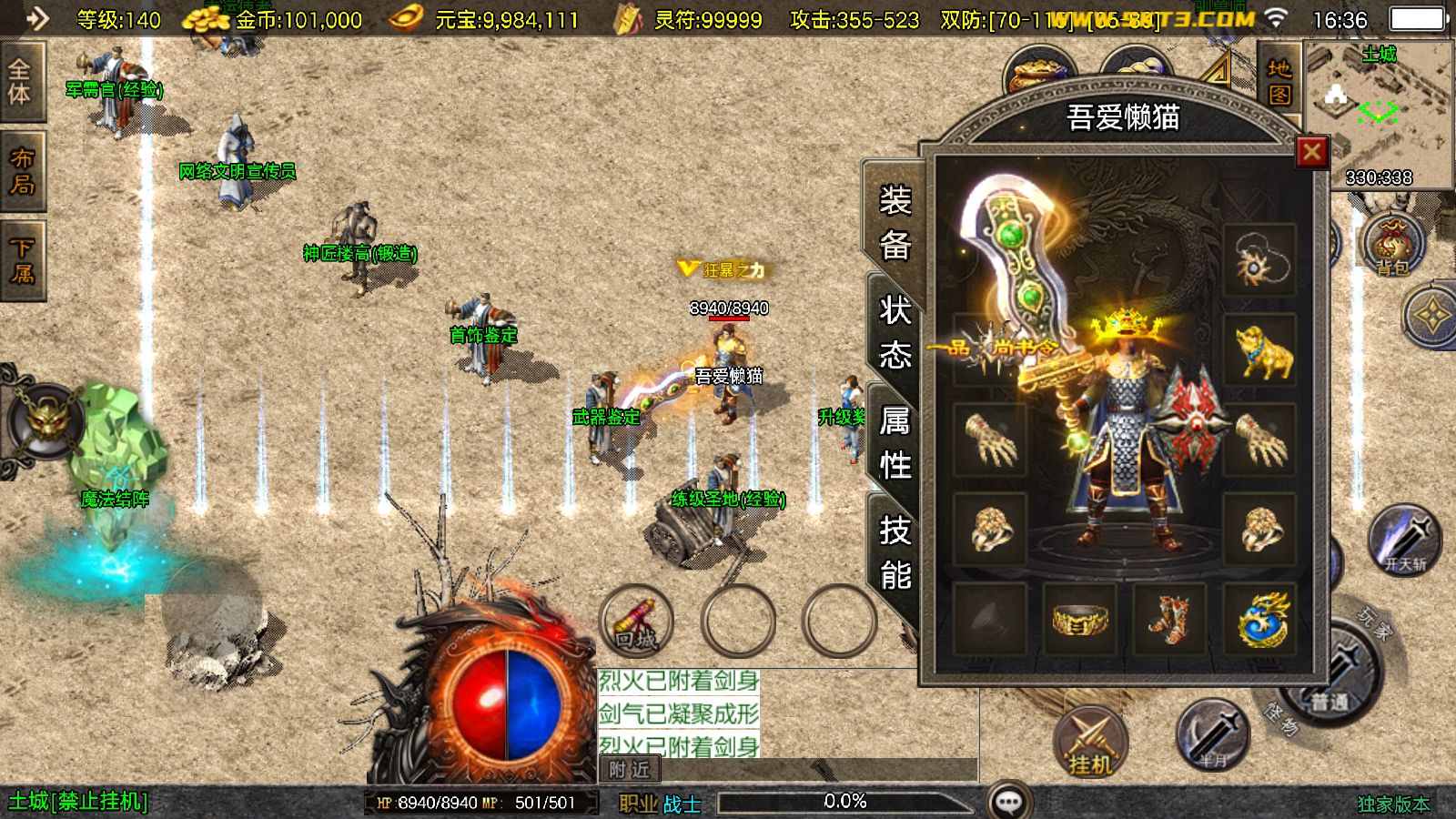The height and width of the screenshot is (819, 1456).
Task: Open the chat speech bubble button
Action: (x=1008, y=802)
